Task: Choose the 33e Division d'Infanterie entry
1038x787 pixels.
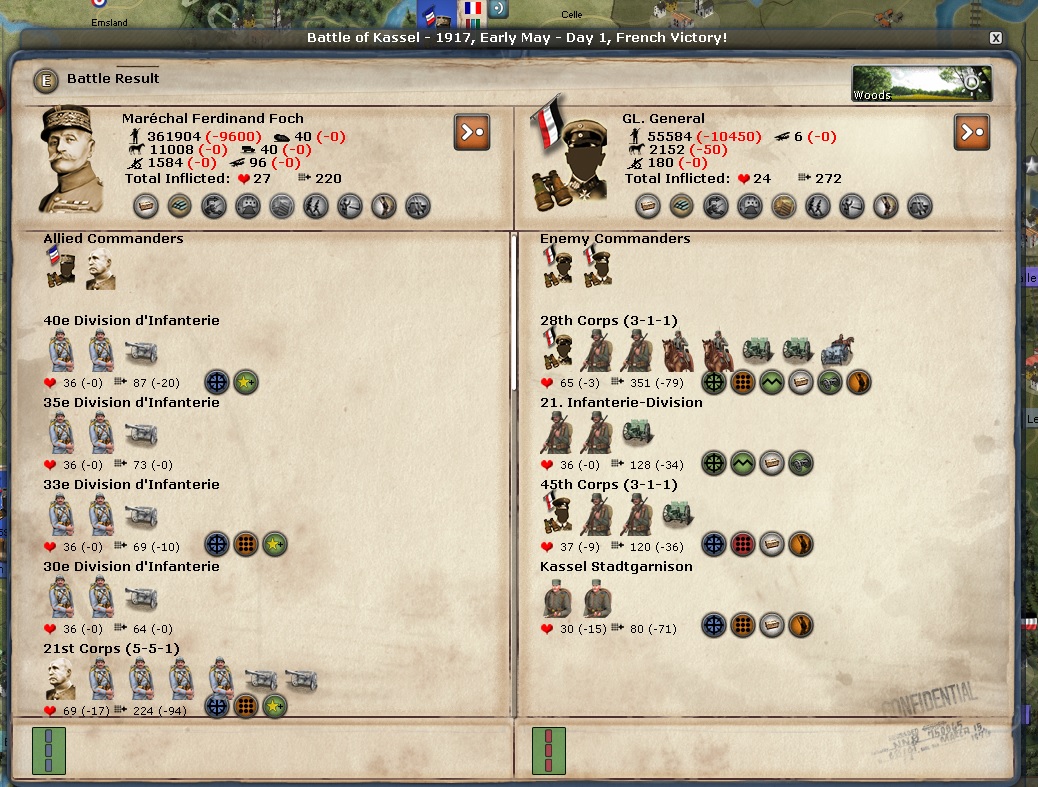Action: [x=131, y=485]
